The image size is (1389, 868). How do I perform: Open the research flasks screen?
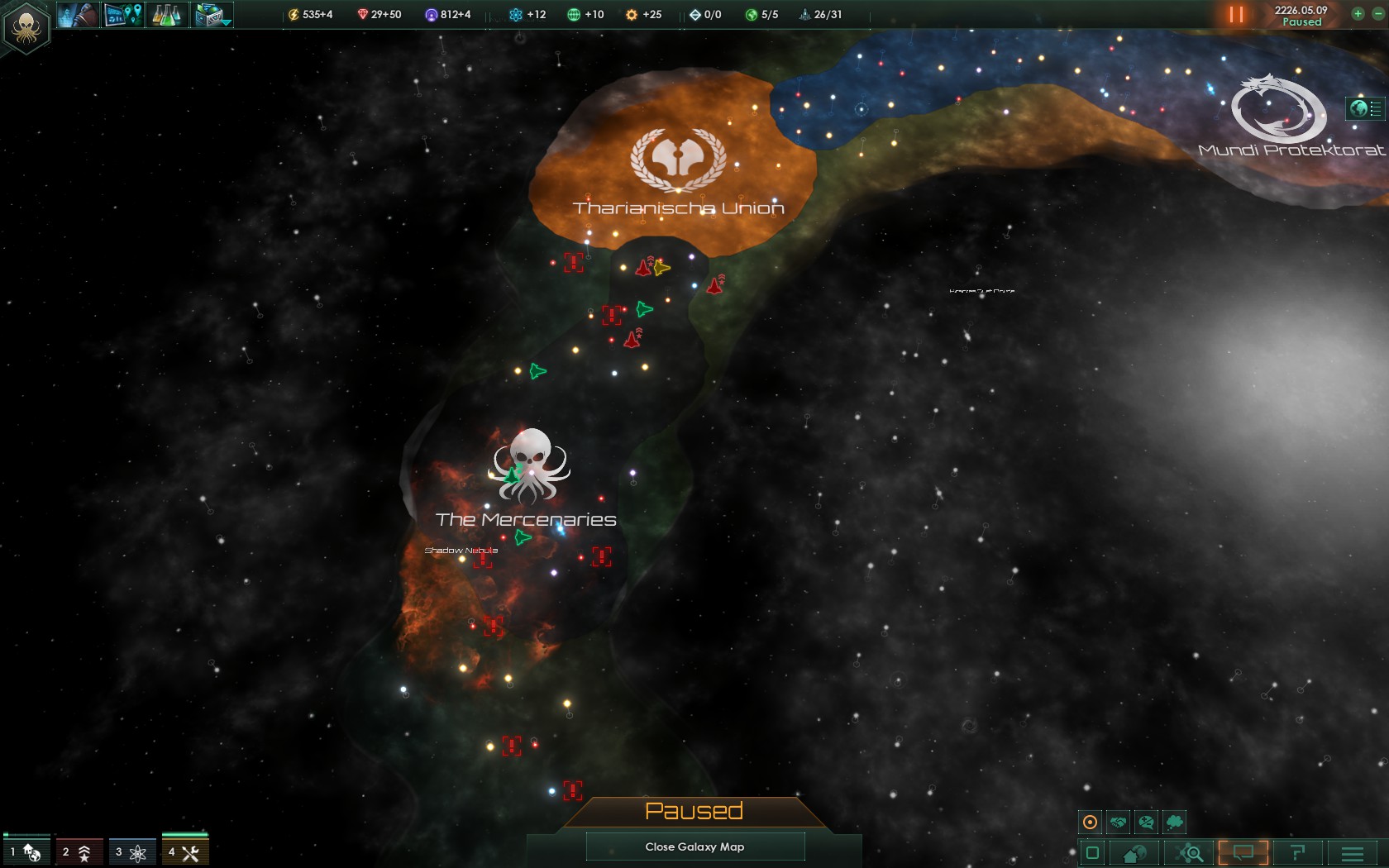(167, 15)
